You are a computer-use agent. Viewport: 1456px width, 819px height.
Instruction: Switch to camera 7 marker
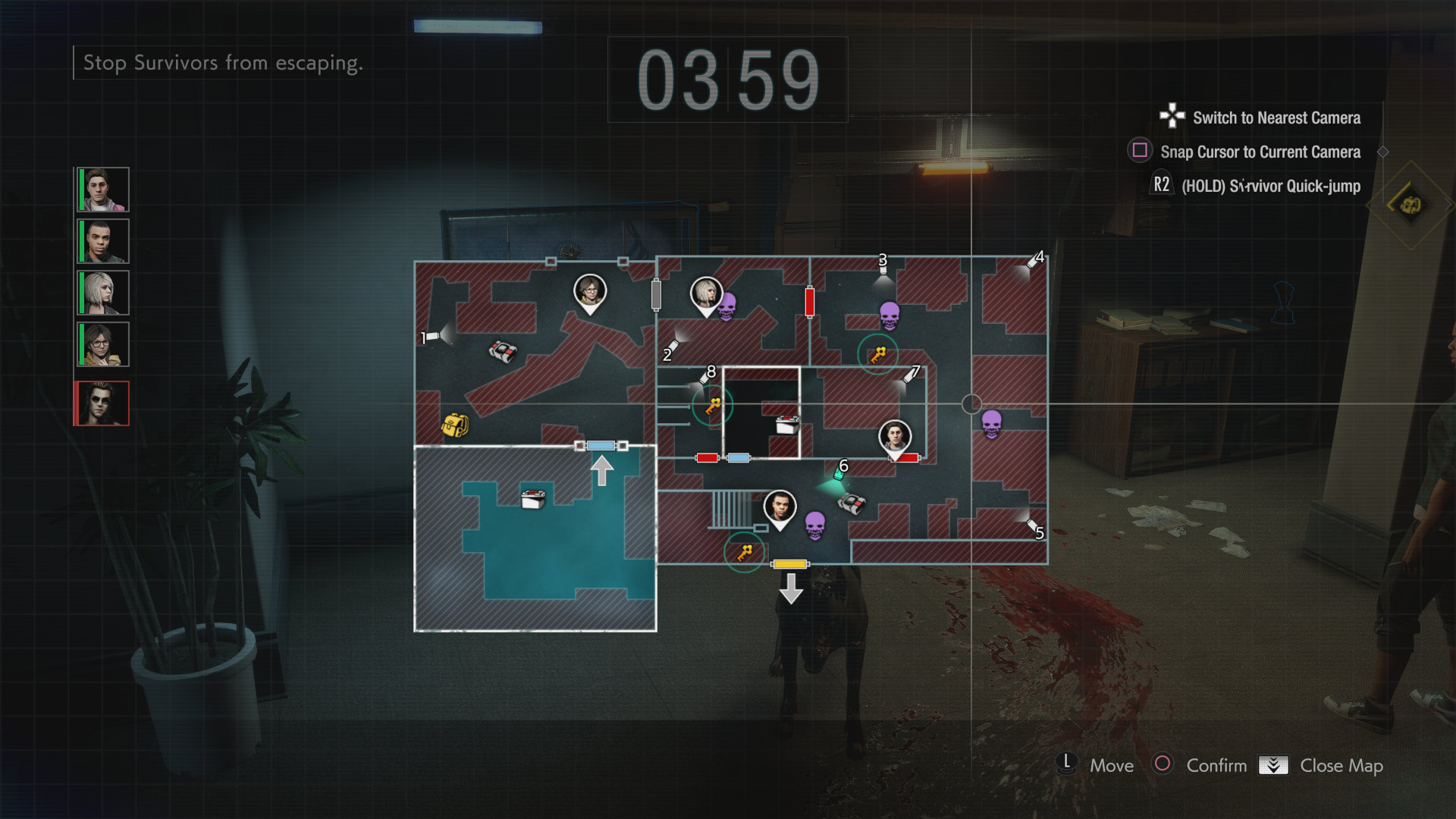pos(909,376)
